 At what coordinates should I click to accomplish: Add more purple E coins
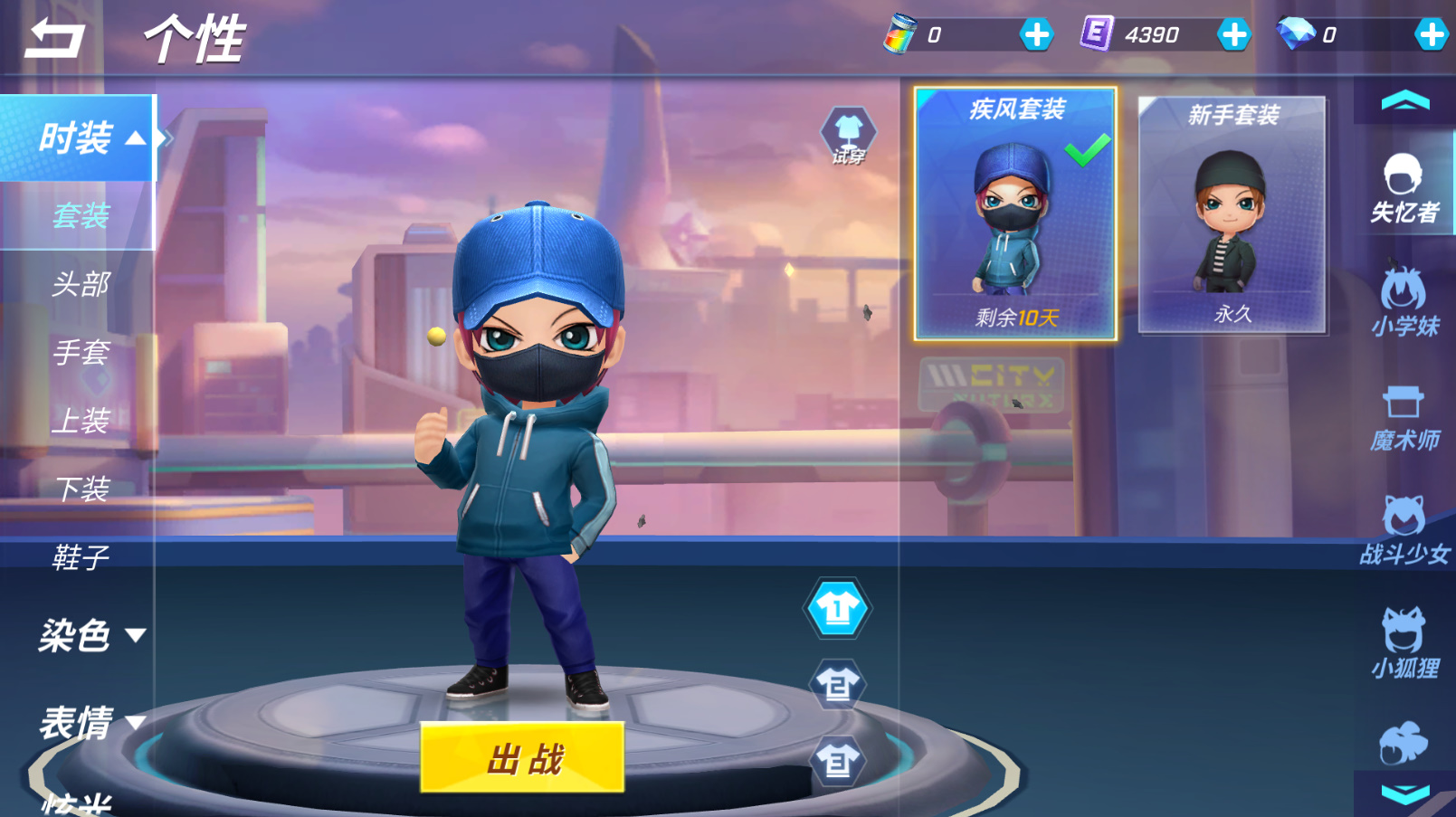coord(1233,35)
